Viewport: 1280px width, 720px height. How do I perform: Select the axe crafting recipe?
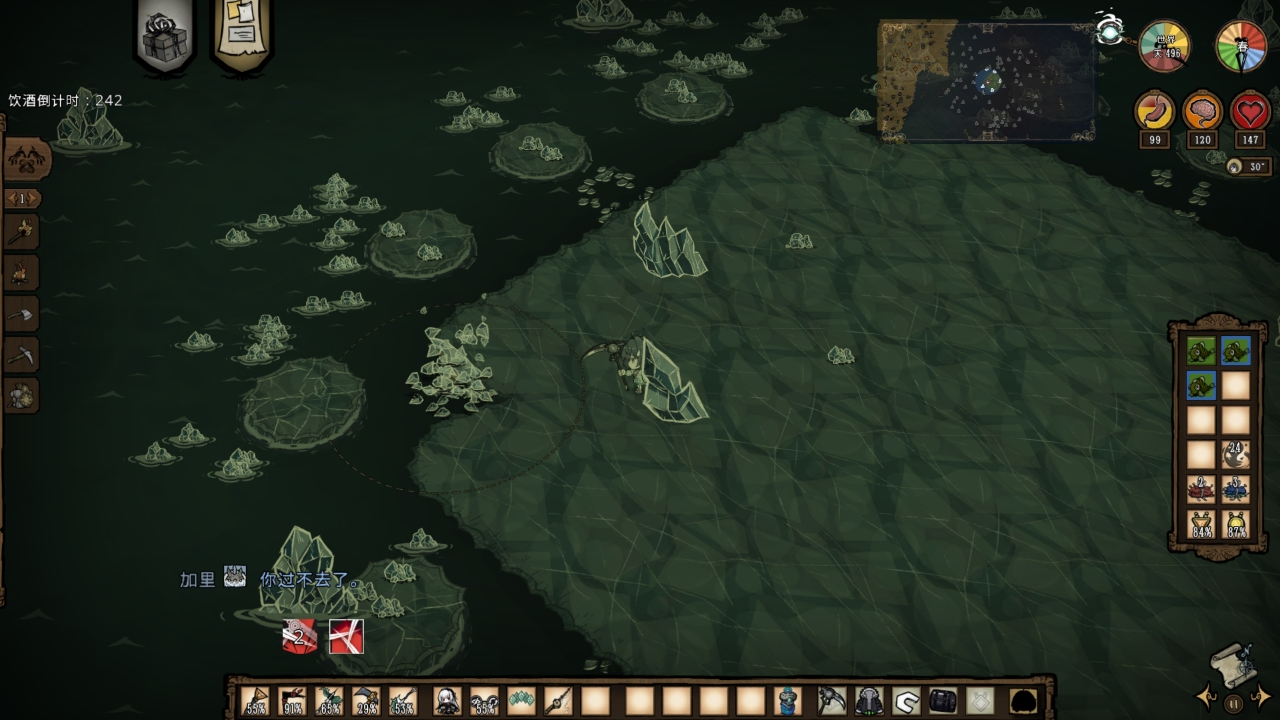pos(21,313)
